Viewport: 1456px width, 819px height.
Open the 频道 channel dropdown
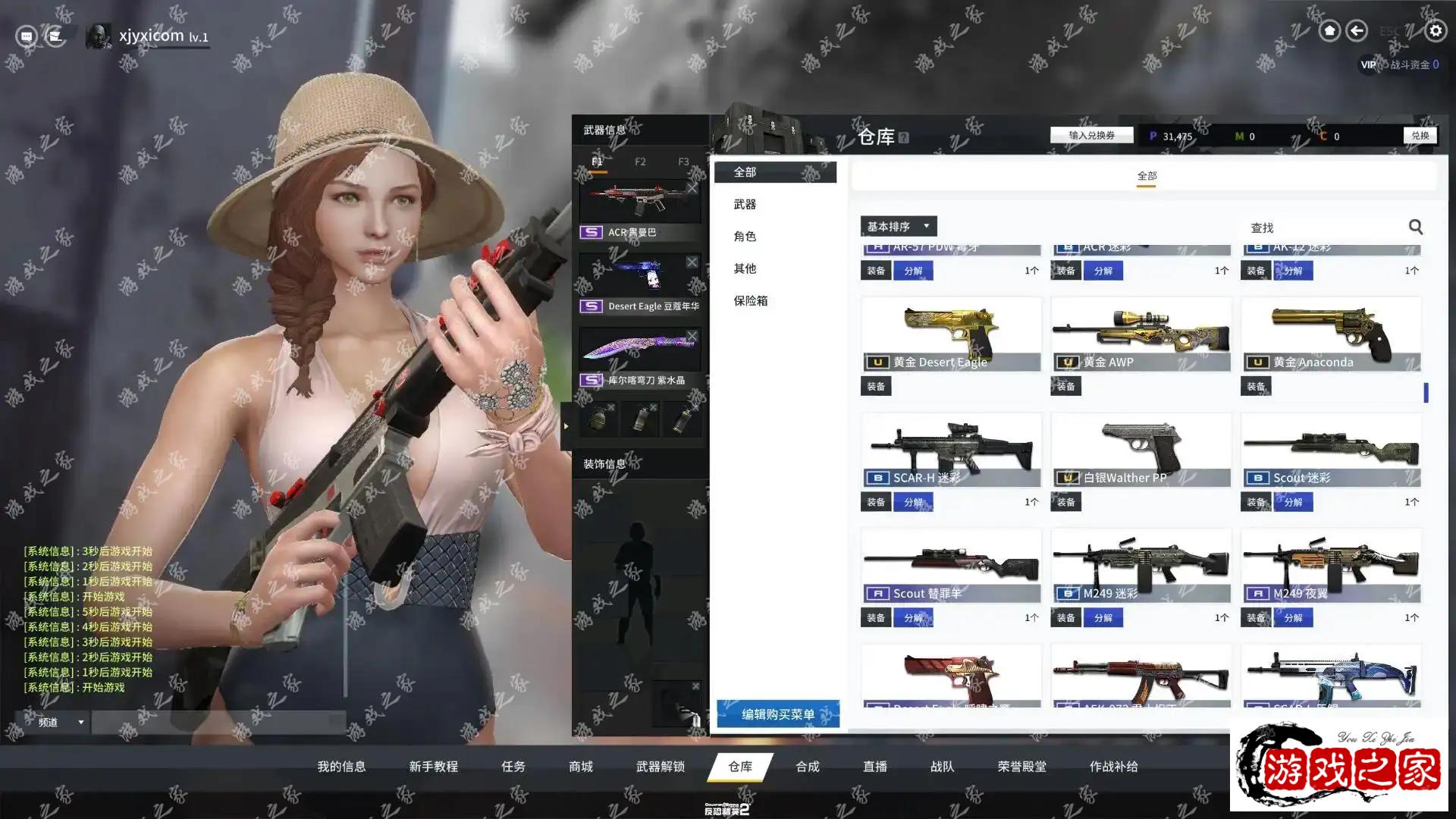pos(59,722)
